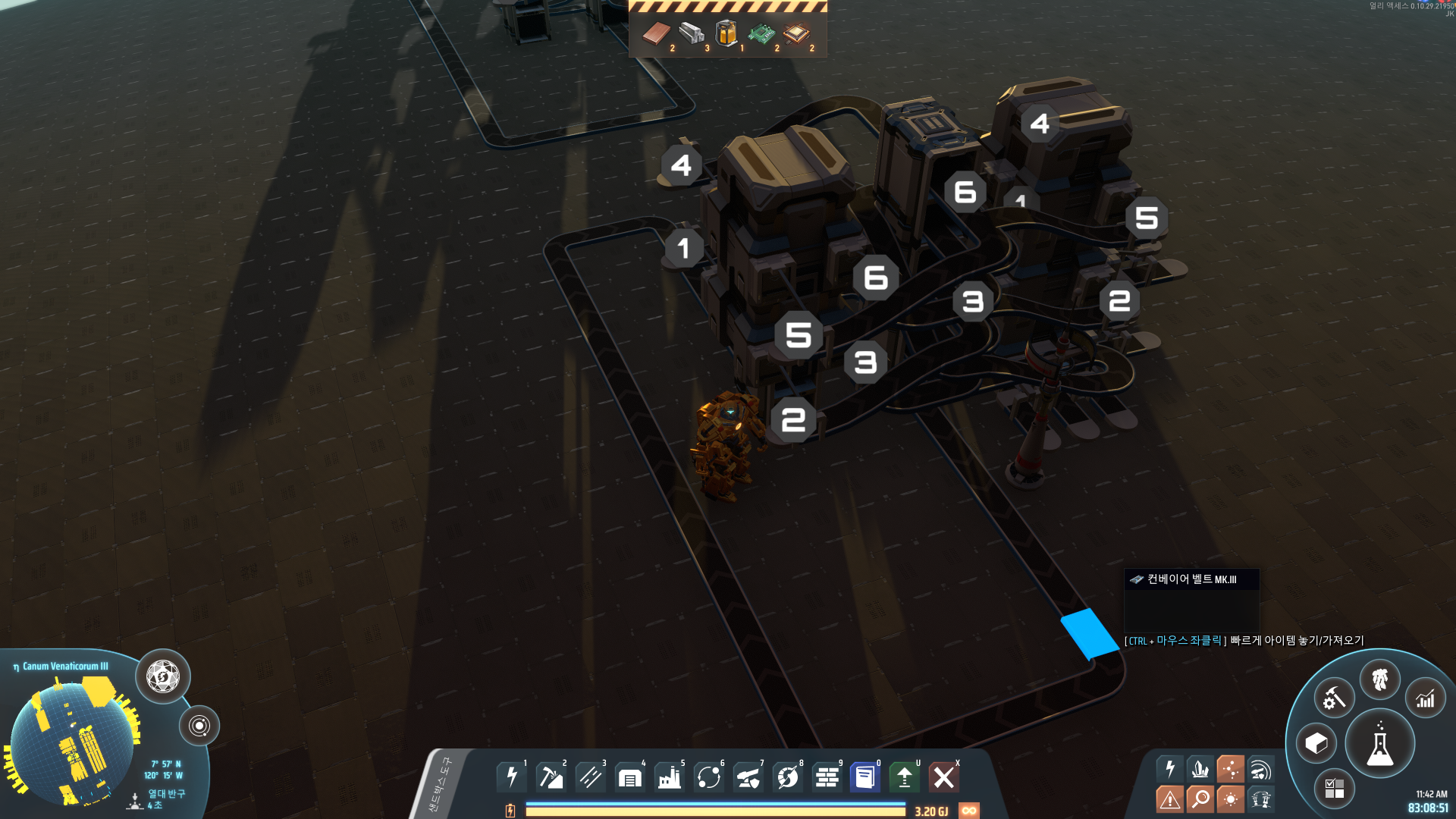Open the factory production build category
1456x819 pixels.
point(670,777)
